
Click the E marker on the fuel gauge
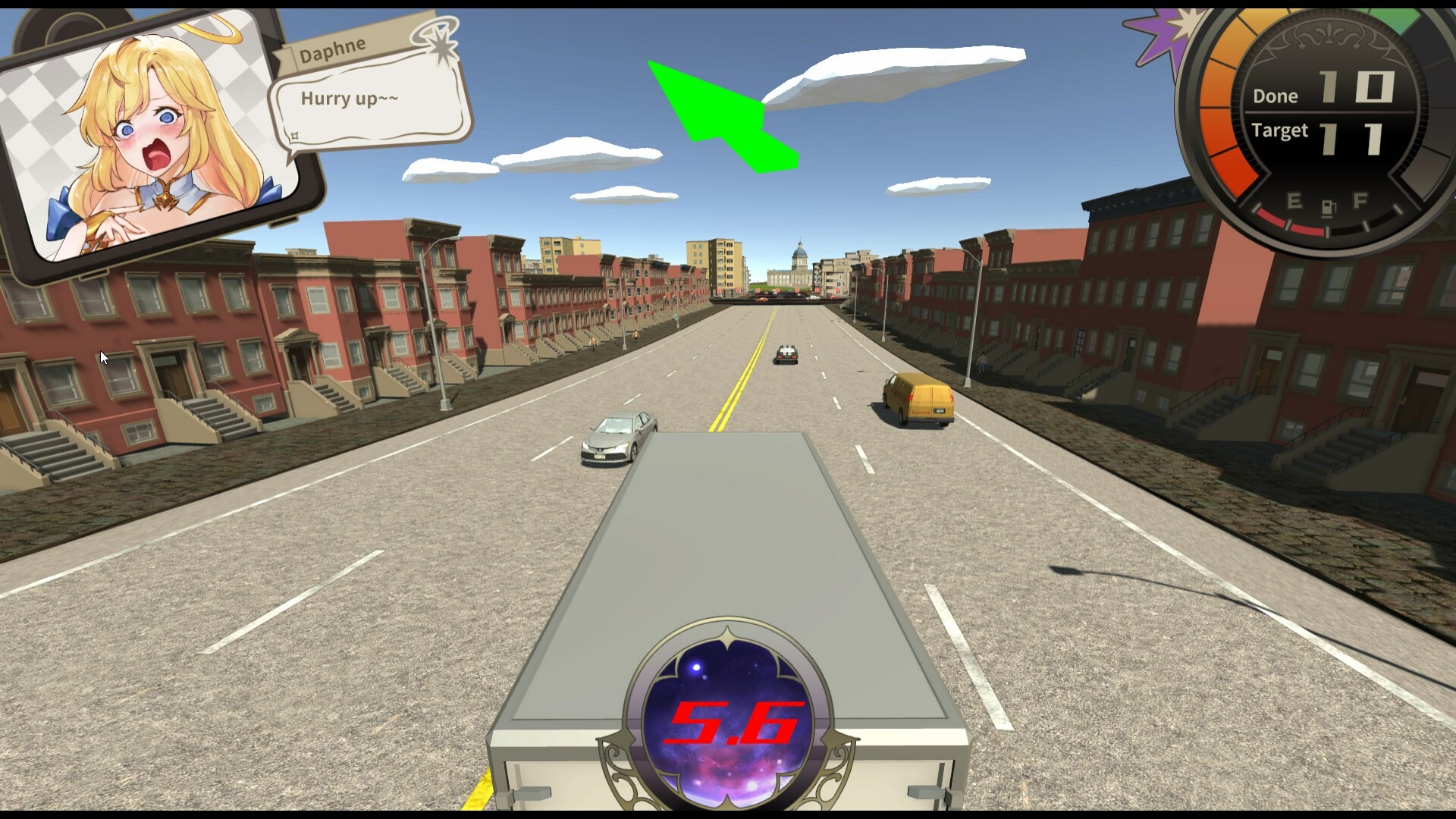(1294, 199)
